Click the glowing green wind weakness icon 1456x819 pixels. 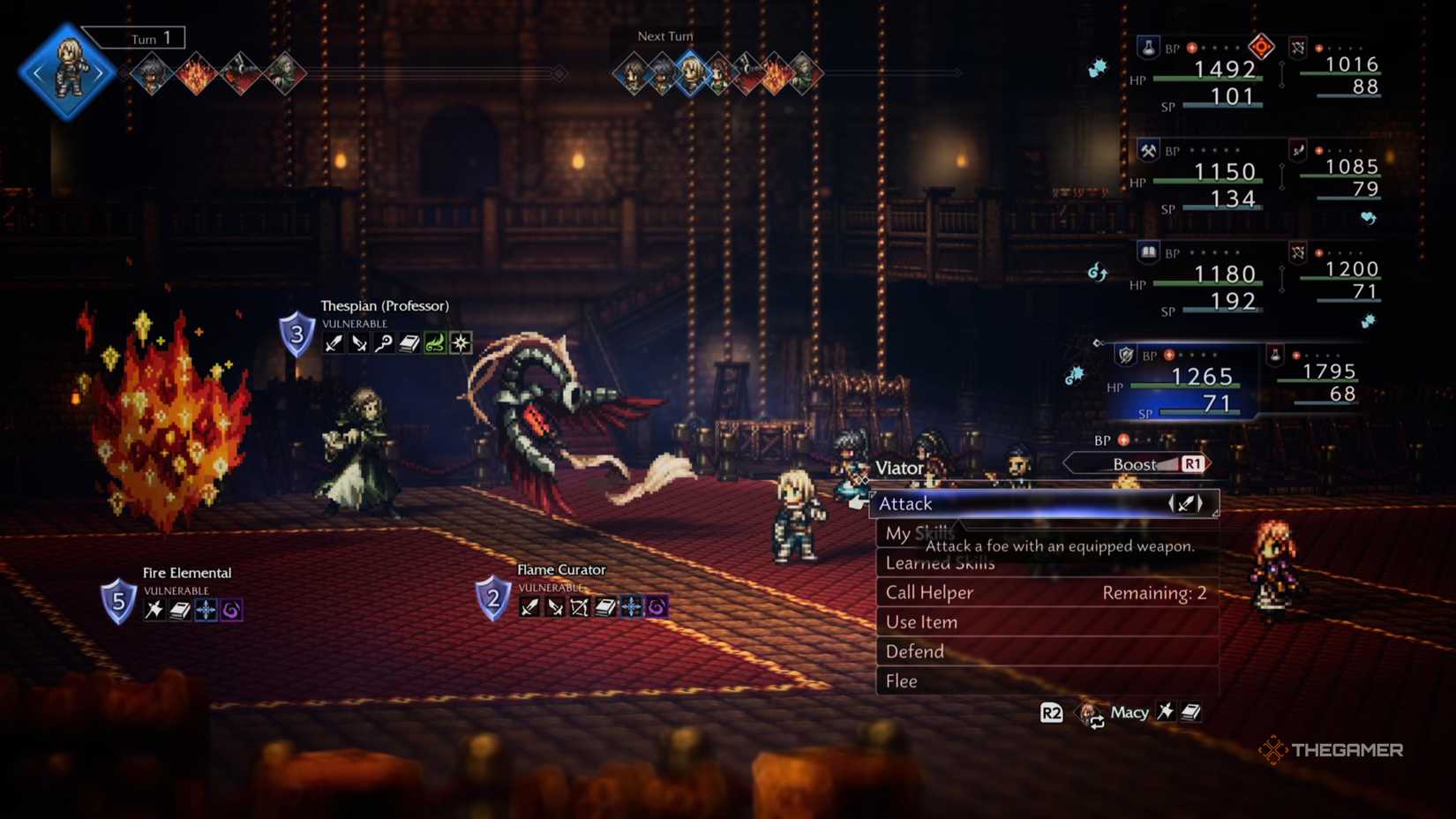tap(434, 343)
